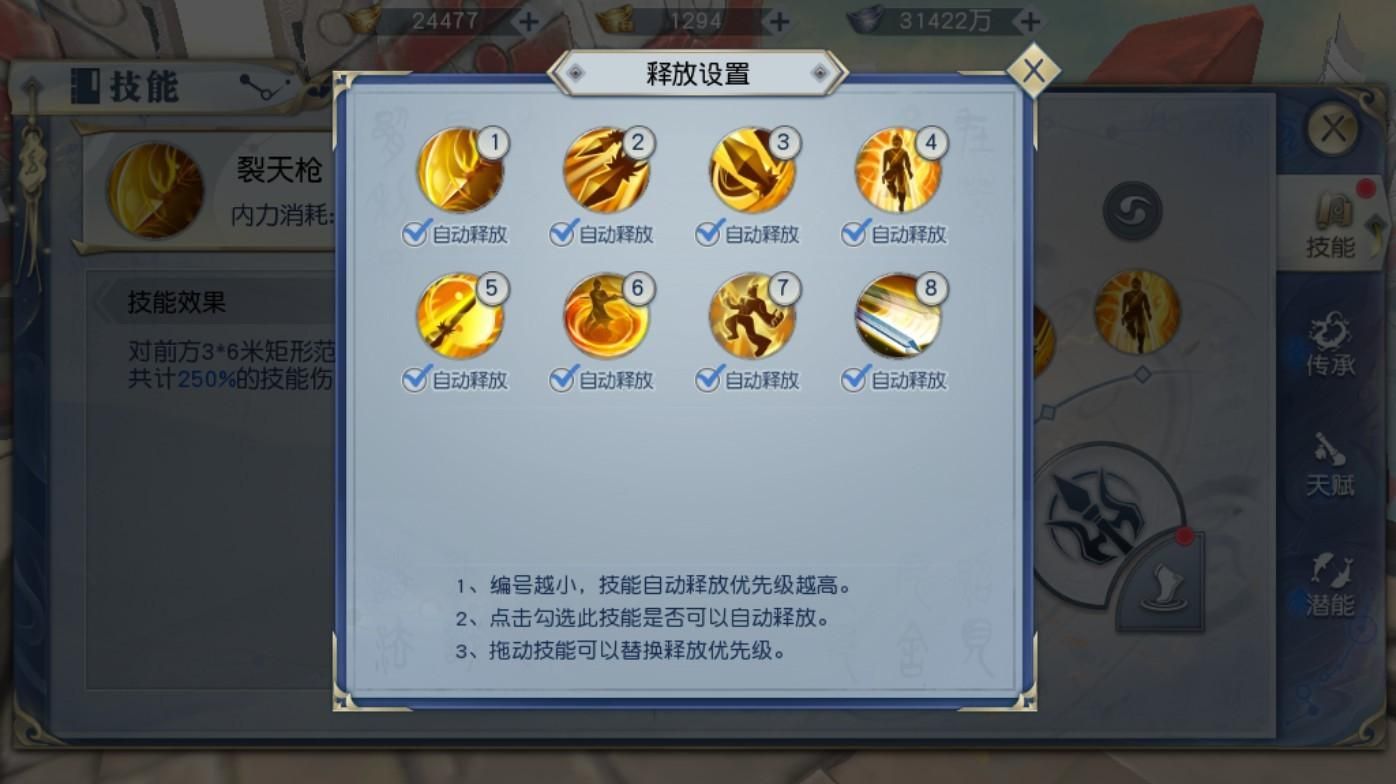
Task: Disable auto-release for skill 4
Action: tap(853, 235)
